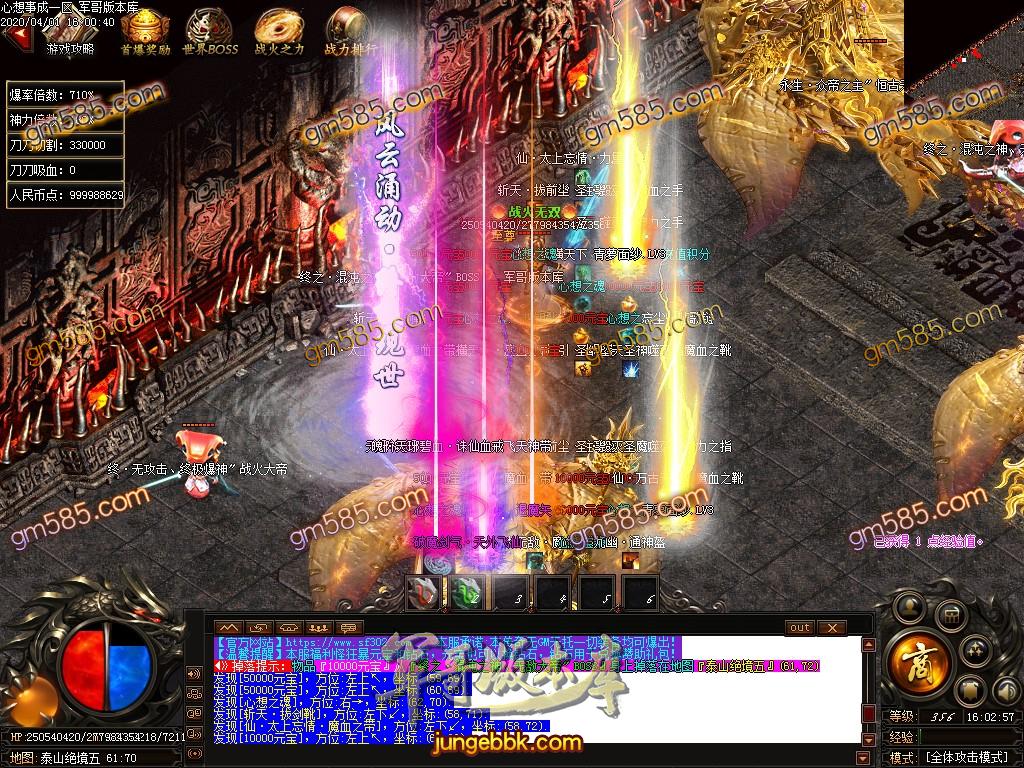Screen dimensions: 1024x768
Task: Click the chat window 'out' button
Action: tap(800, 628)
